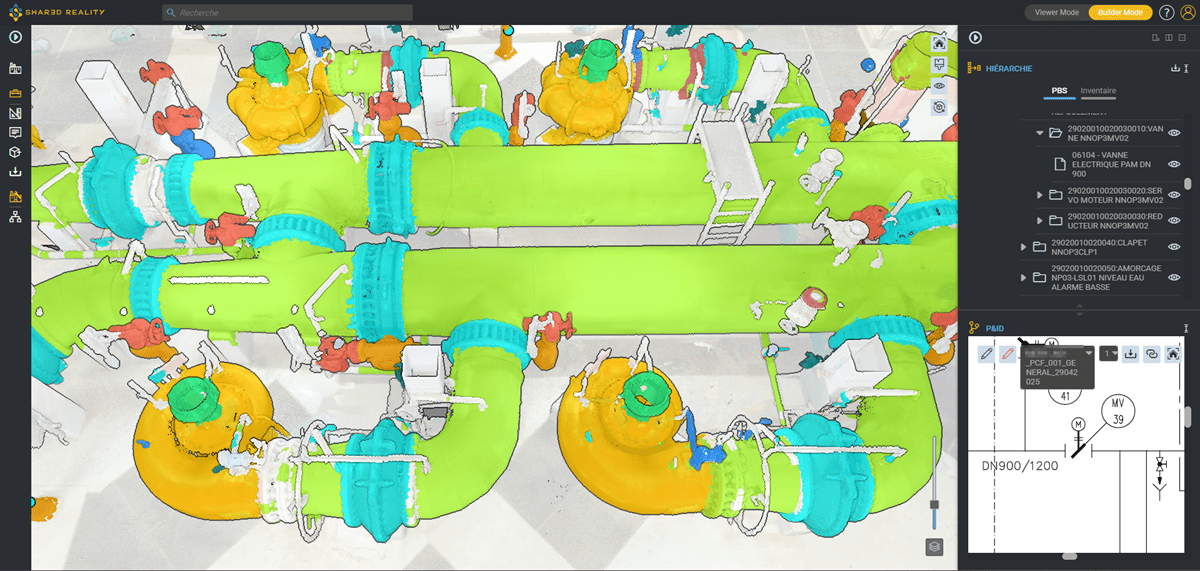Download the P&ID drawing
Image resolution: width=1200 pixels, height=571 pixels.
pyautogui.click(x=1130, y=353)
